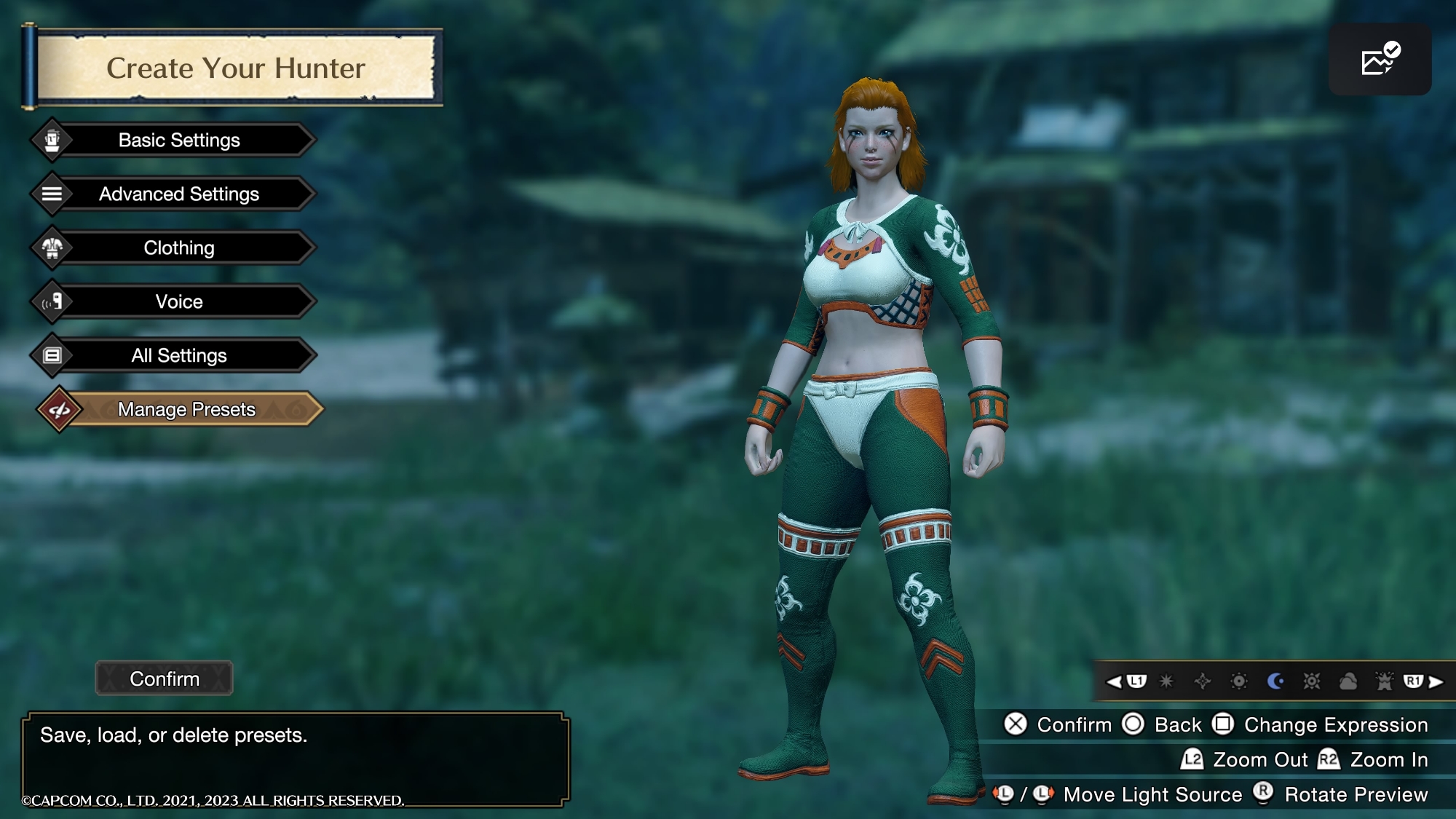Select the round sun lighting icon
This screenshot has width=1456, height=819.
point(1239,681)
